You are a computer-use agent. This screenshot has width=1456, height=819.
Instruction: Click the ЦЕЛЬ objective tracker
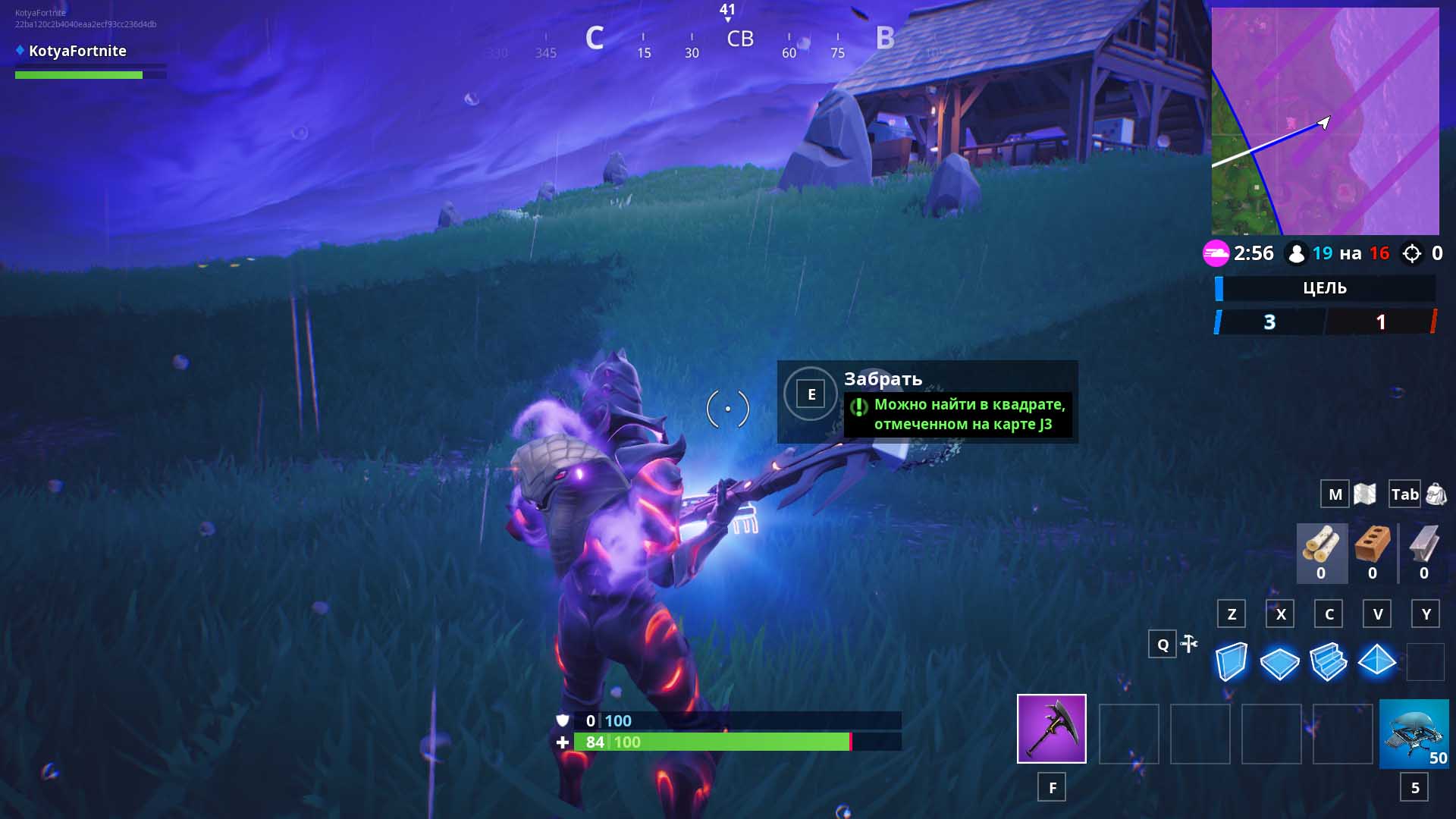(x=1325, y=288)
